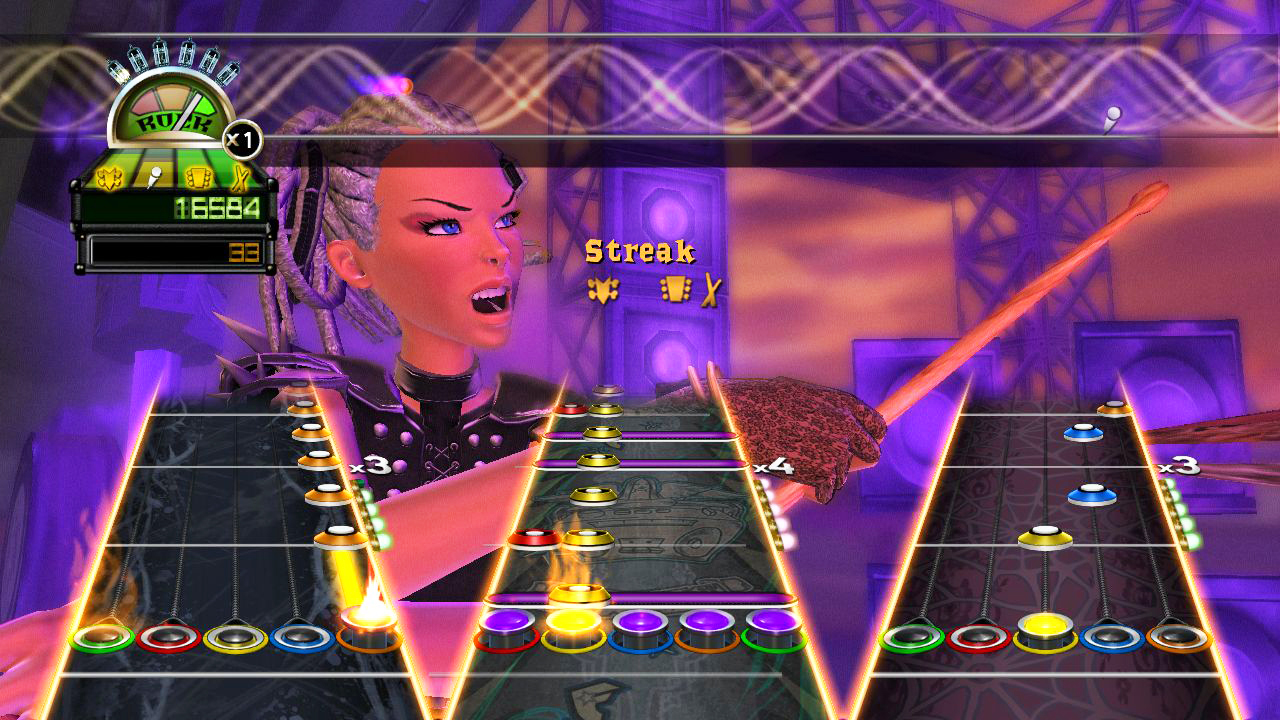Choose the six-peg guitar headstock icon in the band meter panel
The height and width of the screenshot is (720, 1280).
[x=196, y=178]
